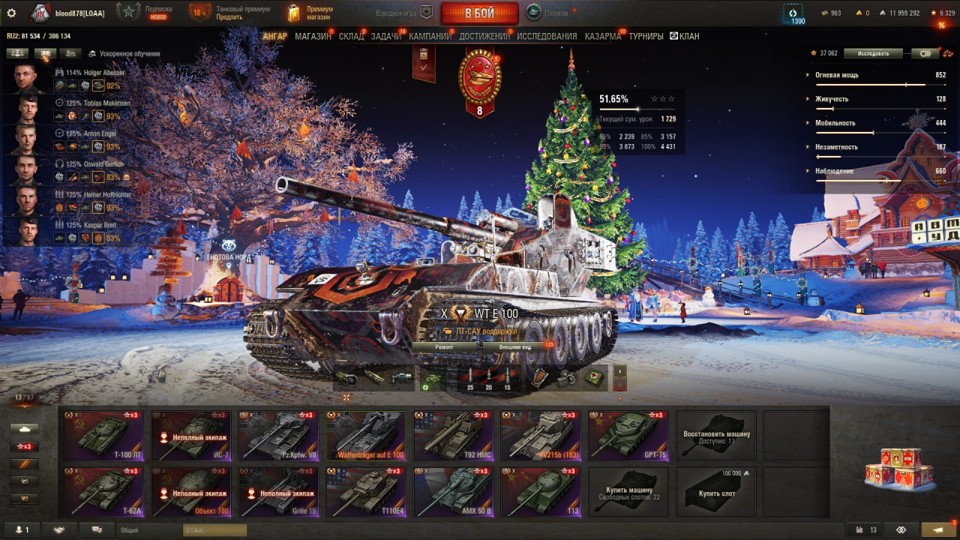Open the КАЗАРМА tab

point(603,37)
